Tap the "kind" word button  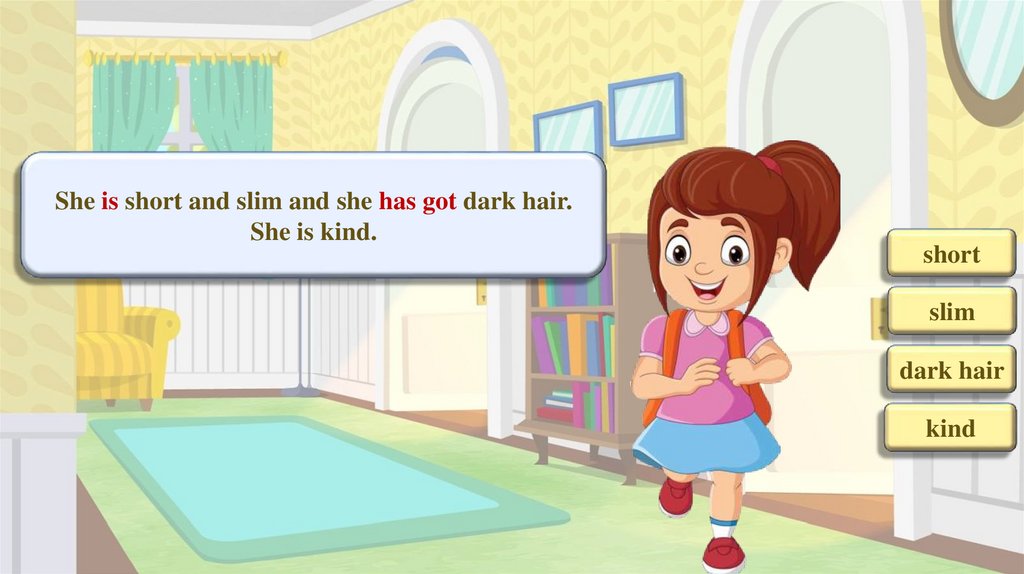click(x=951, y=429)
